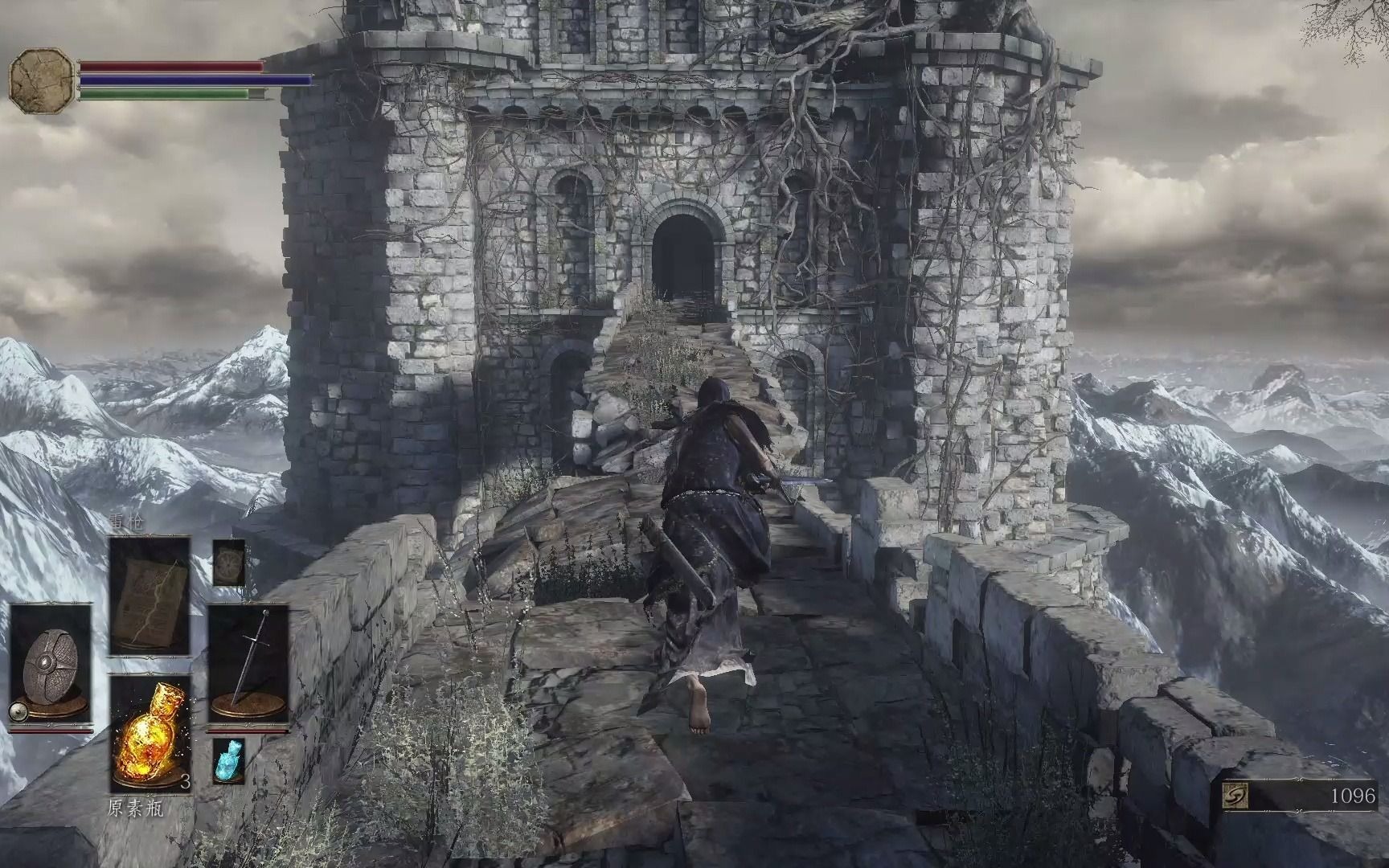Pick the small next-spell icon beside the spell slot
The height and width of the screenshot is (868, 1389).
tap(228, 563)
